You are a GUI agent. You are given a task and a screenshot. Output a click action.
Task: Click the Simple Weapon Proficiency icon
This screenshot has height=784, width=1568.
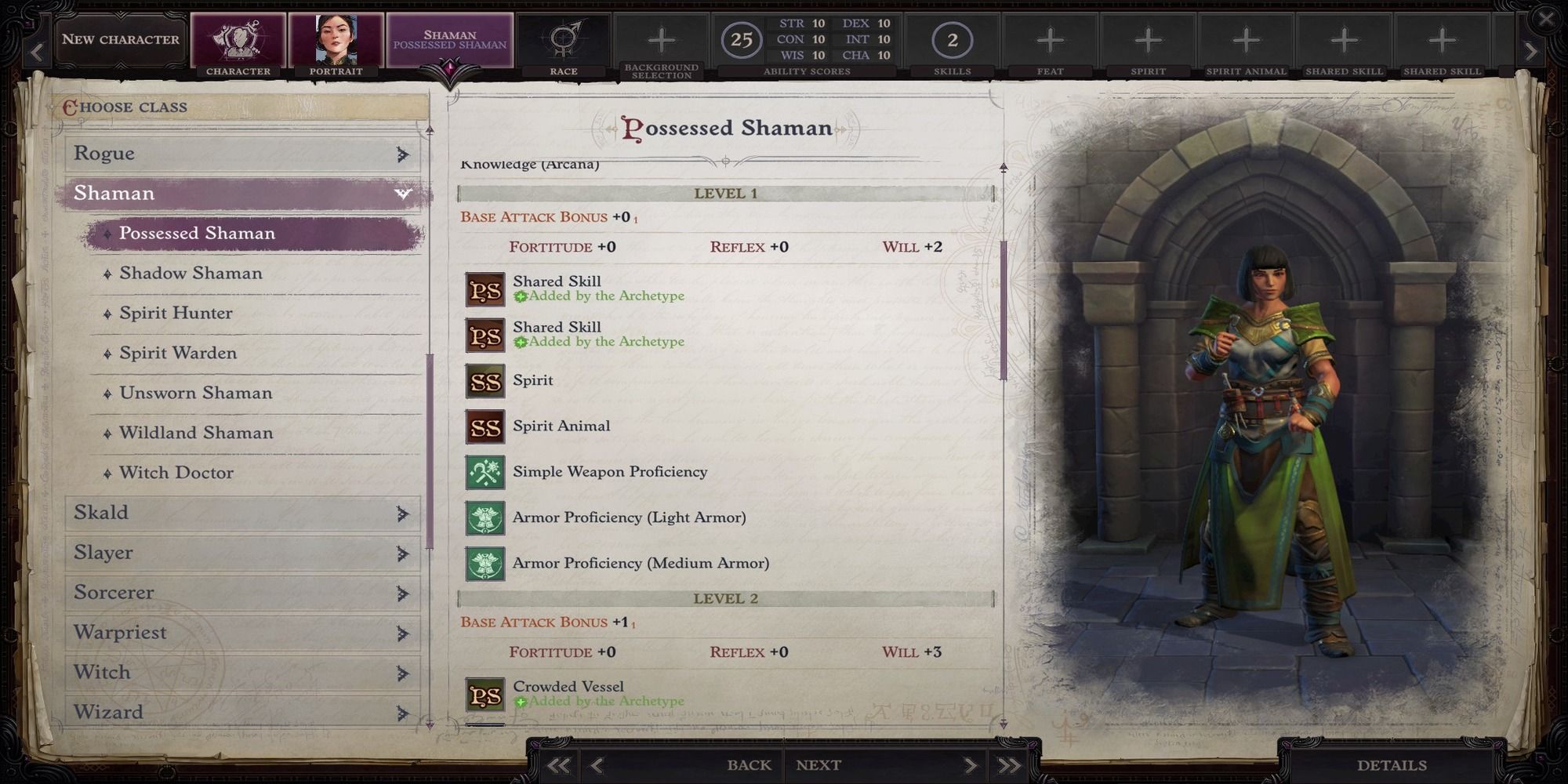tap(485, 472)
